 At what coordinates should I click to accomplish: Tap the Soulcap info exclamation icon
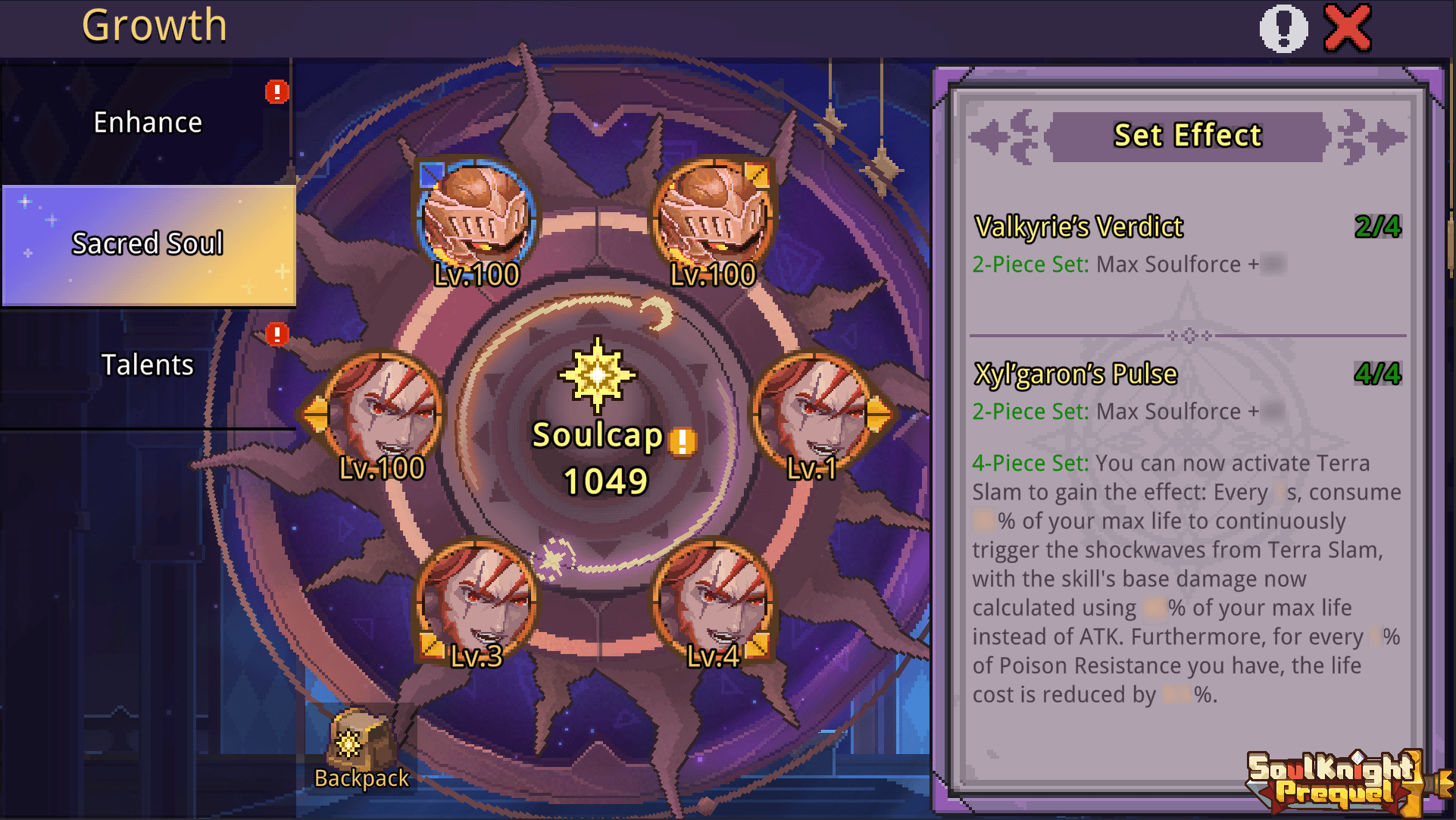(x=683, y=441)
